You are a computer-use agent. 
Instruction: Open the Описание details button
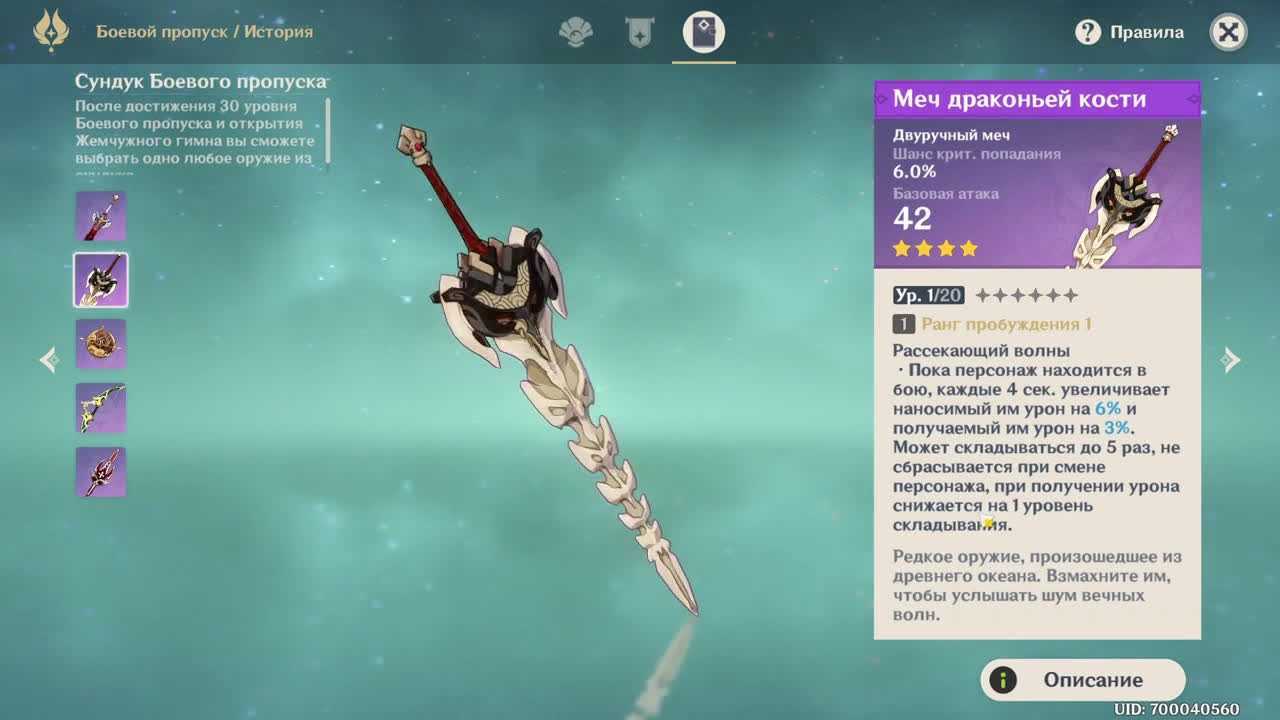pos(1083,680)
